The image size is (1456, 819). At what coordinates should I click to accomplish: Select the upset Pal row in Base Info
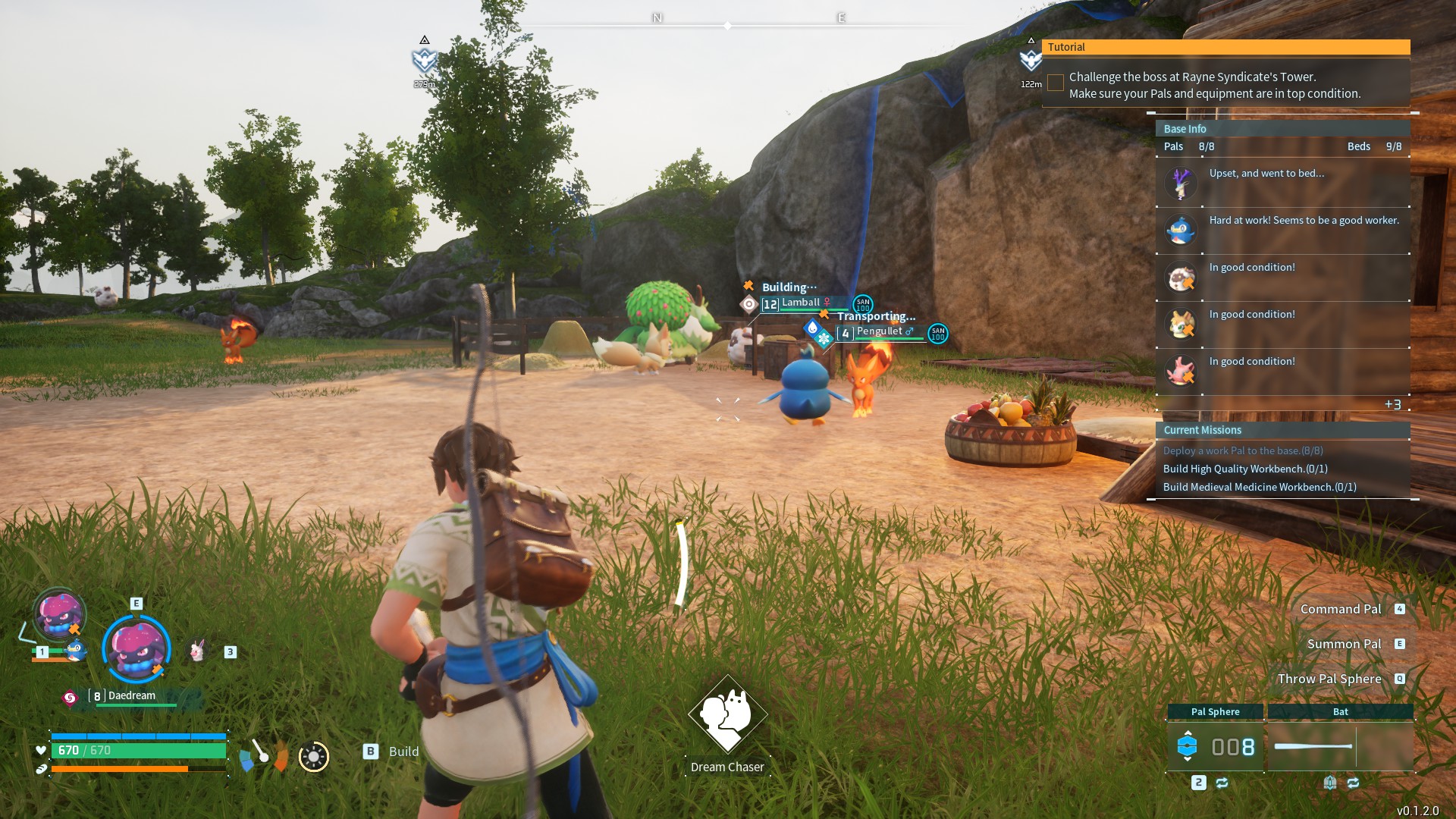tap(1282, 183)
